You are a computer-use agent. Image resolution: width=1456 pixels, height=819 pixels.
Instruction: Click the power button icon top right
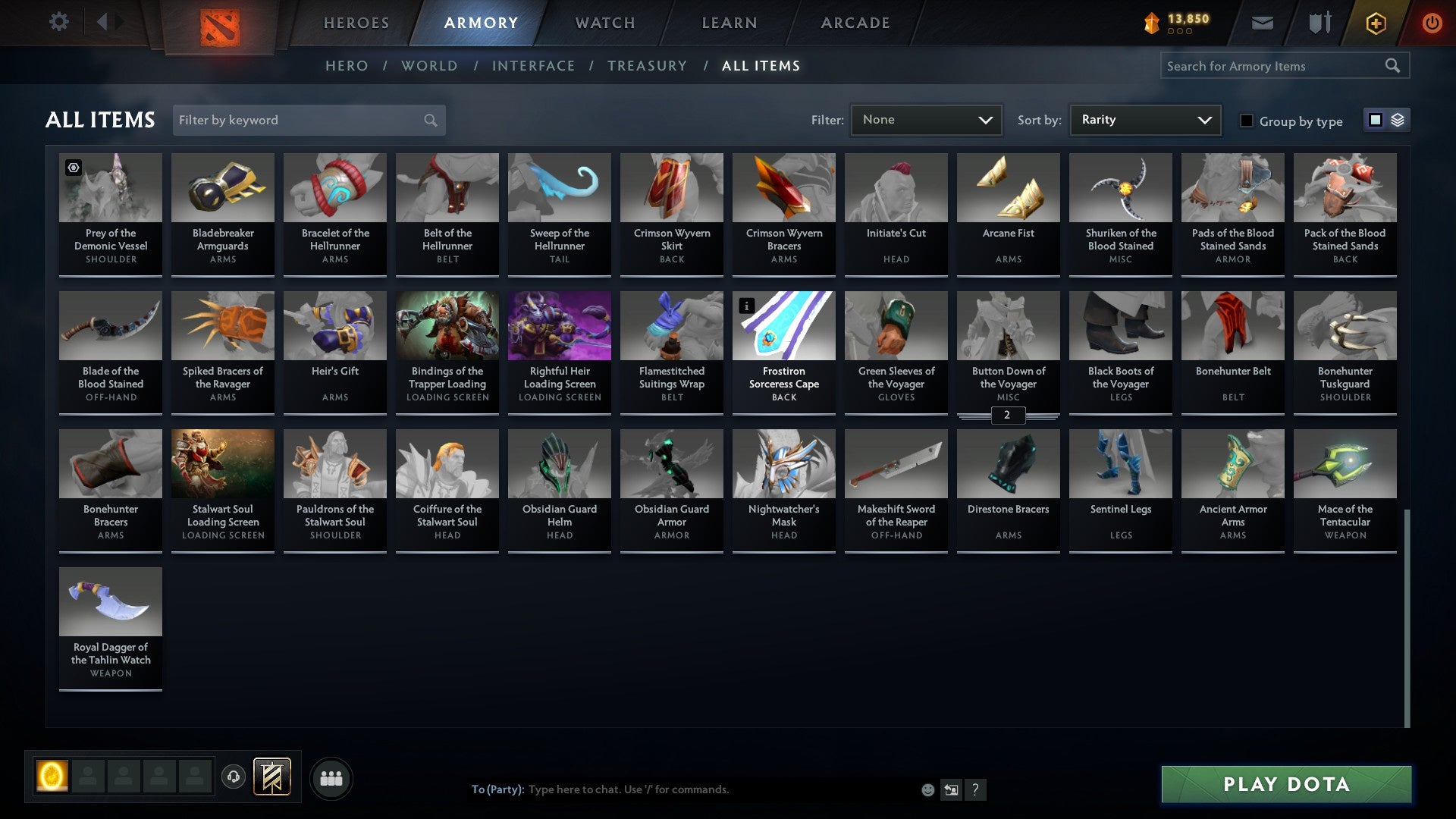(x=1432, y=23)
